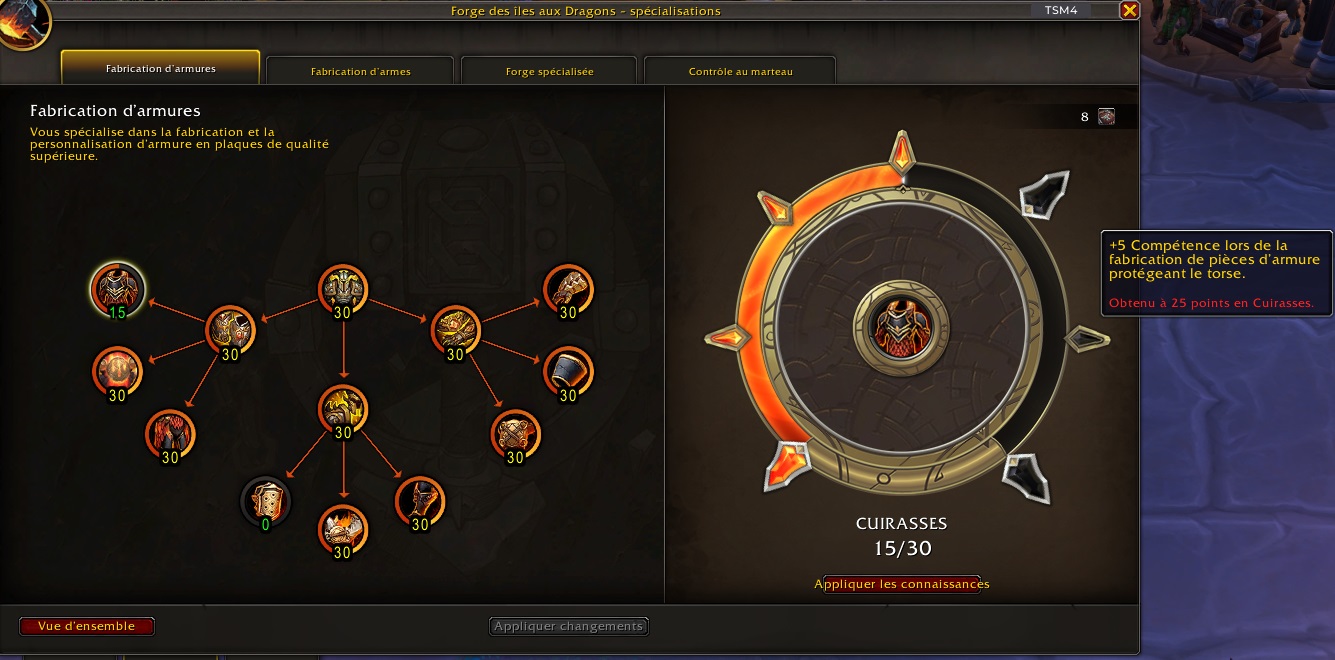Select the shield node with 0 points

pos(266,500)
